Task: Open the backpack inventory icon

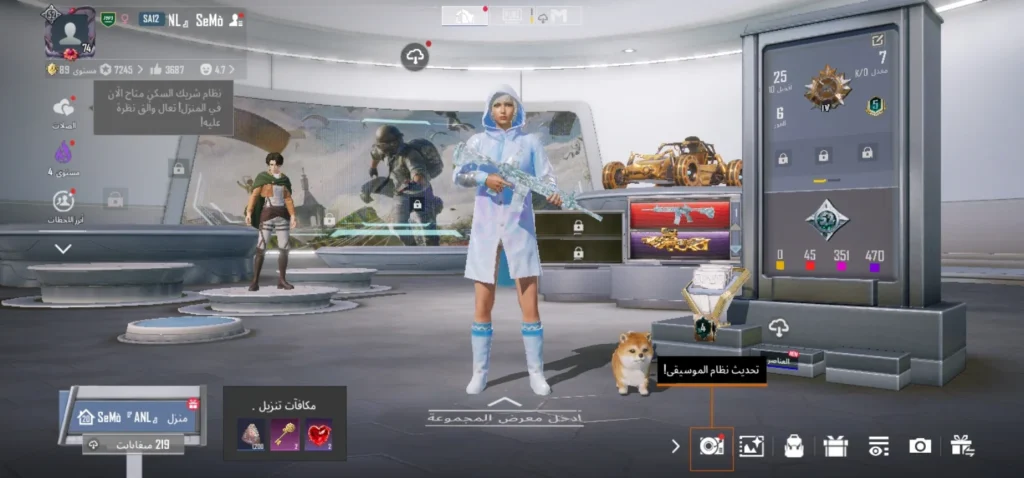Action: pos(794,446)
